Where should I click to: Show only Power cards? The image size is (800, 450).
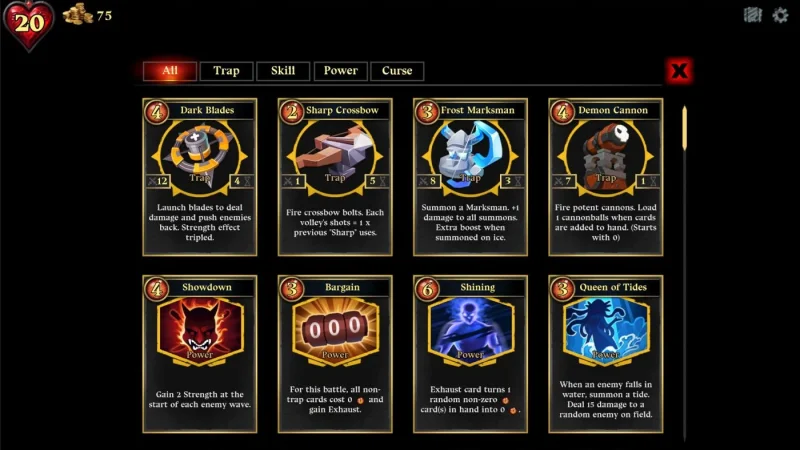click(340, 71)
